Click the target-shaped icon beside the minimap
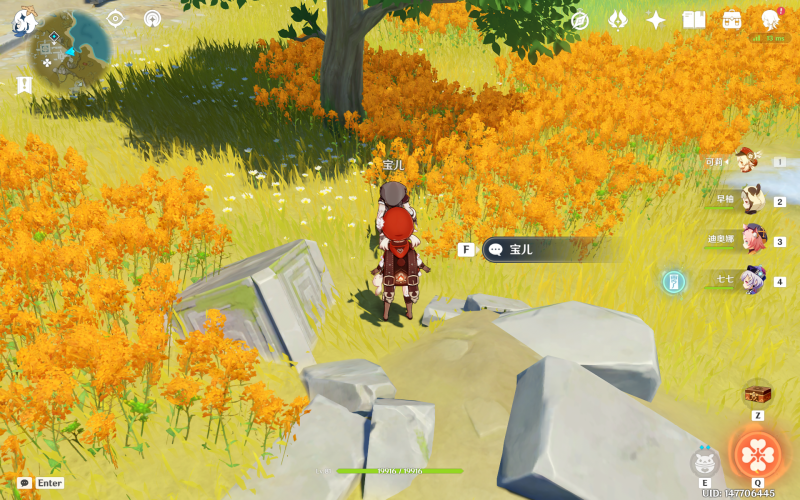The image size is (800, 500). coord(115,18)
